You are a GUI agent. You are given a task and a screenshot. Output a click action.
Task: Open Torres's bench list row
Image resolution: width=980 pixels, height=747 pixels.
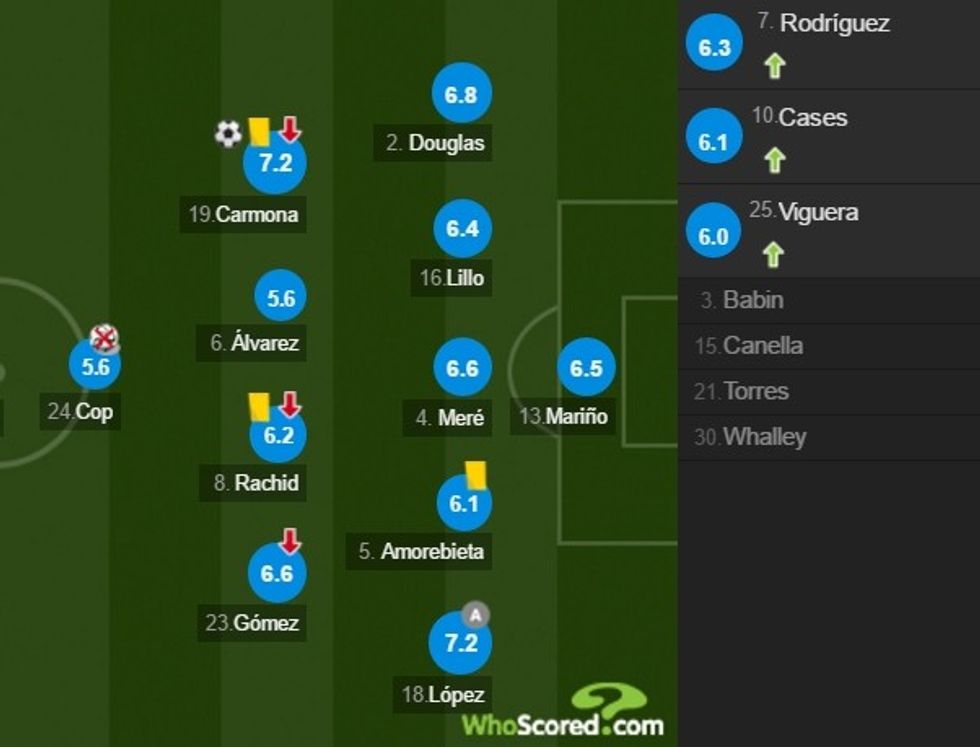pos(828,392)
